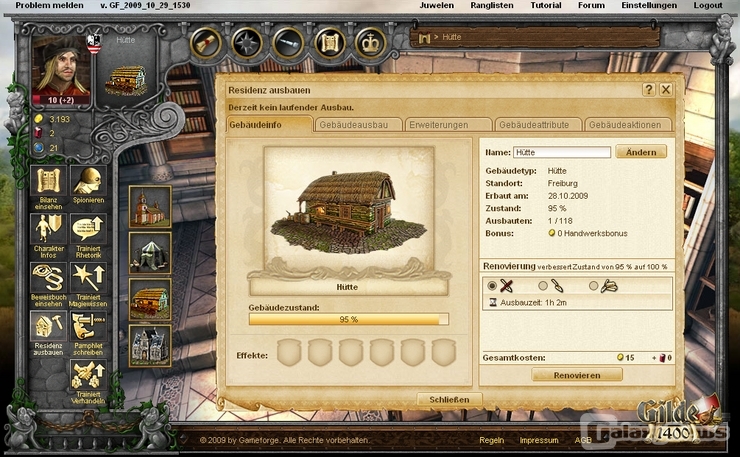Confirm the name with Ändern
Viewport: 740px width, 457px height.
tap(641, 152)
